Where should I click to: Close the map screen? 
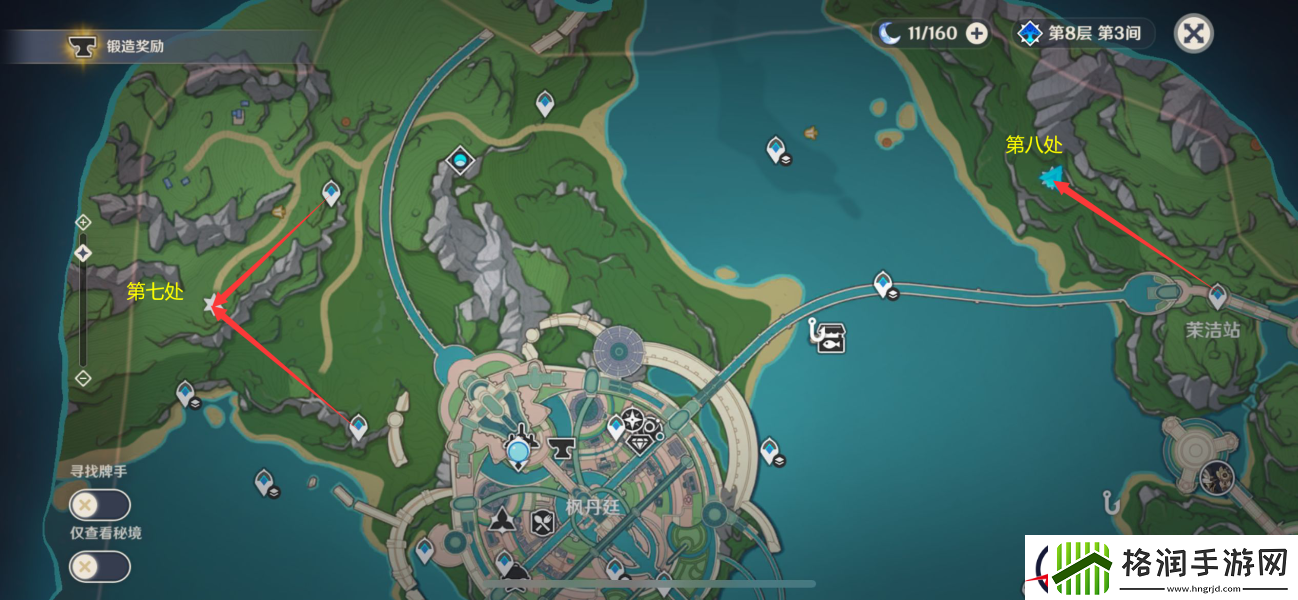[1192, 34]
